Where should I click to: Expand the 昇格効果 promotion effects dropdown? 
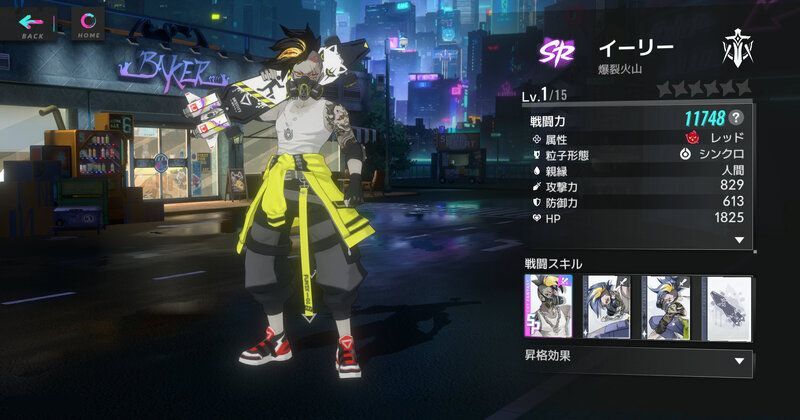(x=739, y=359)
